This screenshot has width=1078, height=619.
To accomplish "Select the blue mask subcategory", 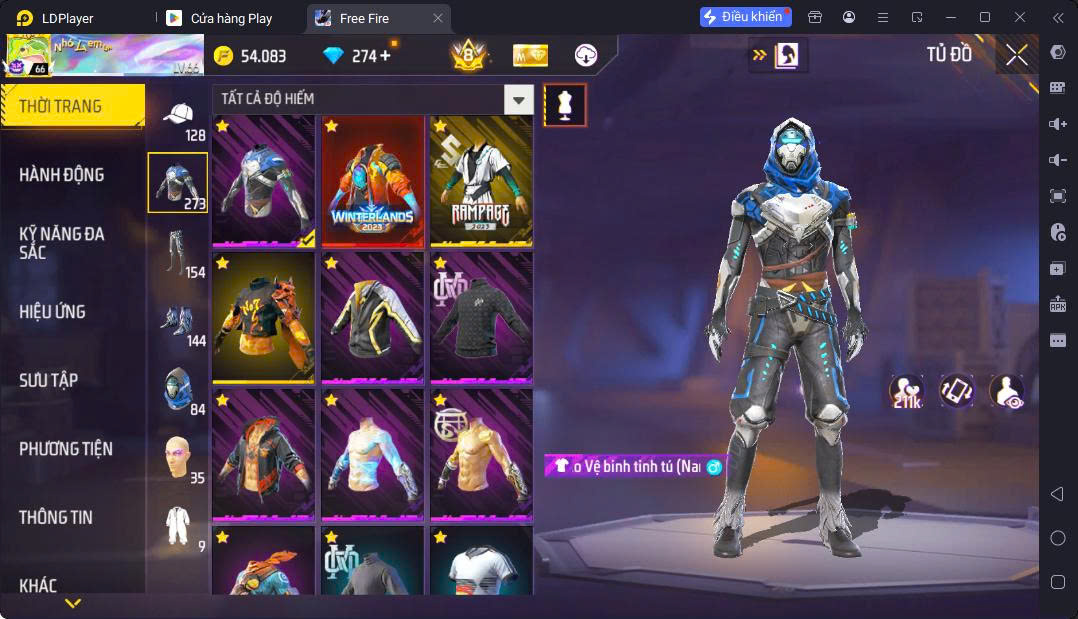I will 178,388.
